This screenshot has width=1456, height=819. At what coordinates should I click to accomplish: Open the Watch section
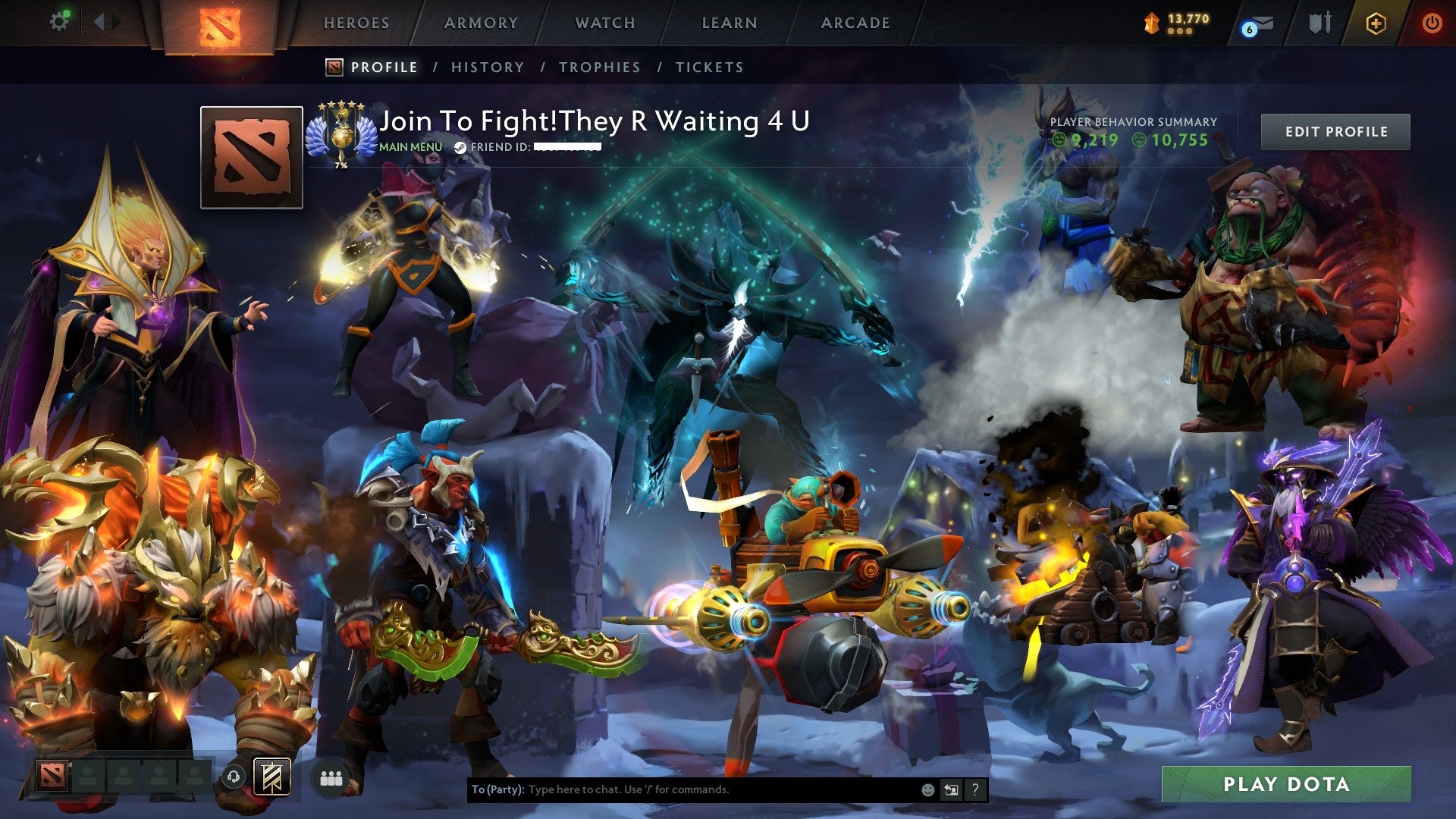click(606, 23)
